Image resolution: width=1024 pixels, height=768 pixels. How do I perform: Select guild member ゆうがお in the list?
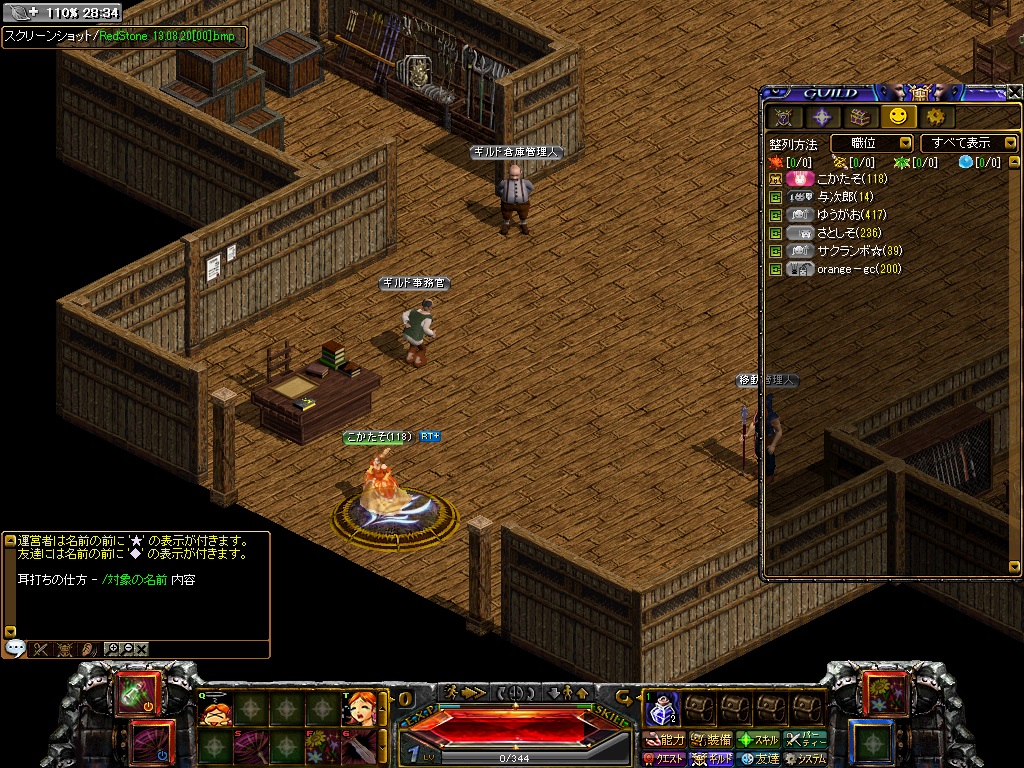(851, 215)
